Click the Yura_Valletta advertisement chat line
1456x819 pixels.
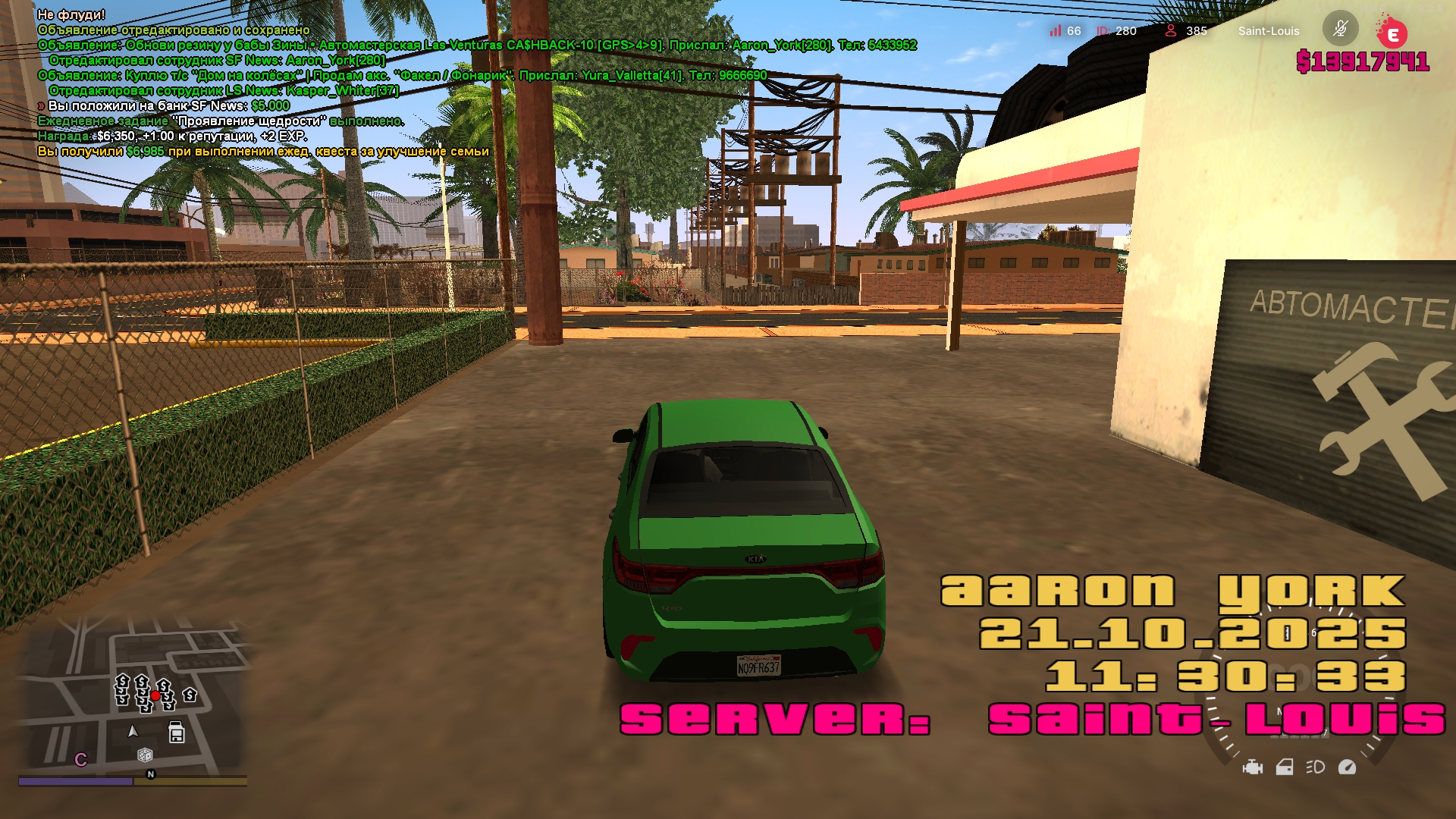[402, 76]
